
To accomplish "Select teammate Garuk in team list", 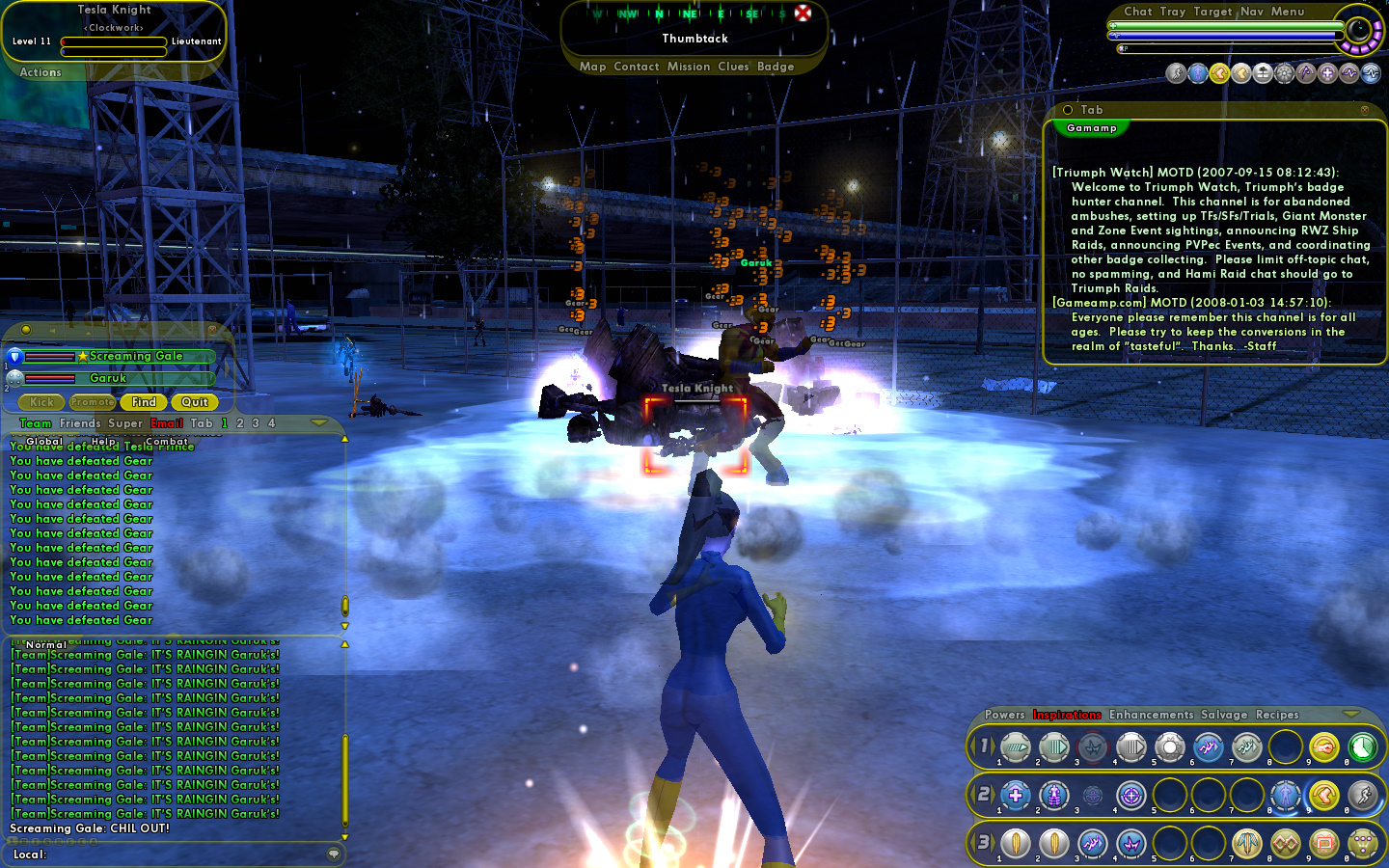I will [x=108, y=378].
